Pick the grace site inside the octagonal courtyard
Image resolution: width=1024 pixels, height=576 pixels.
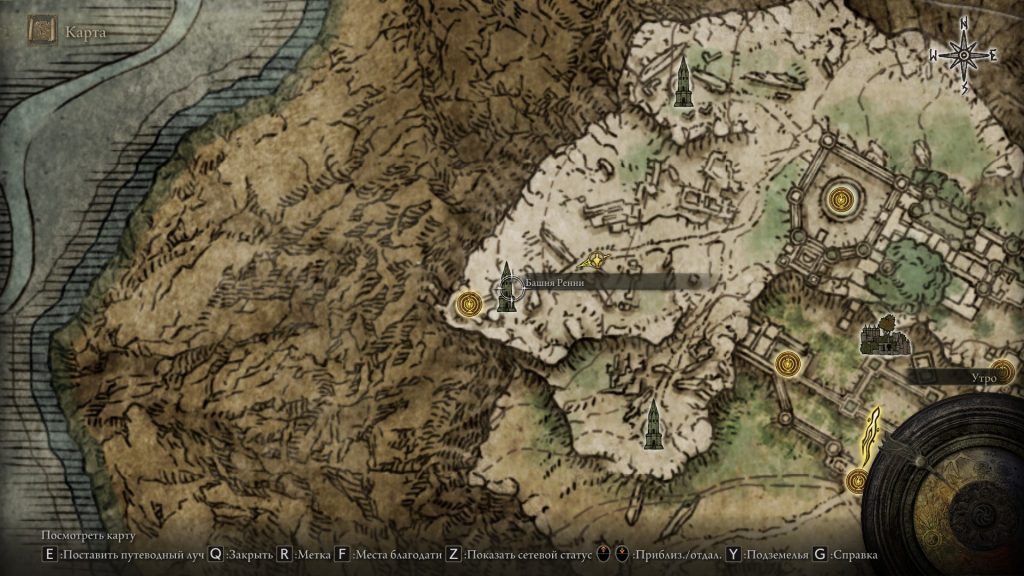840,198
